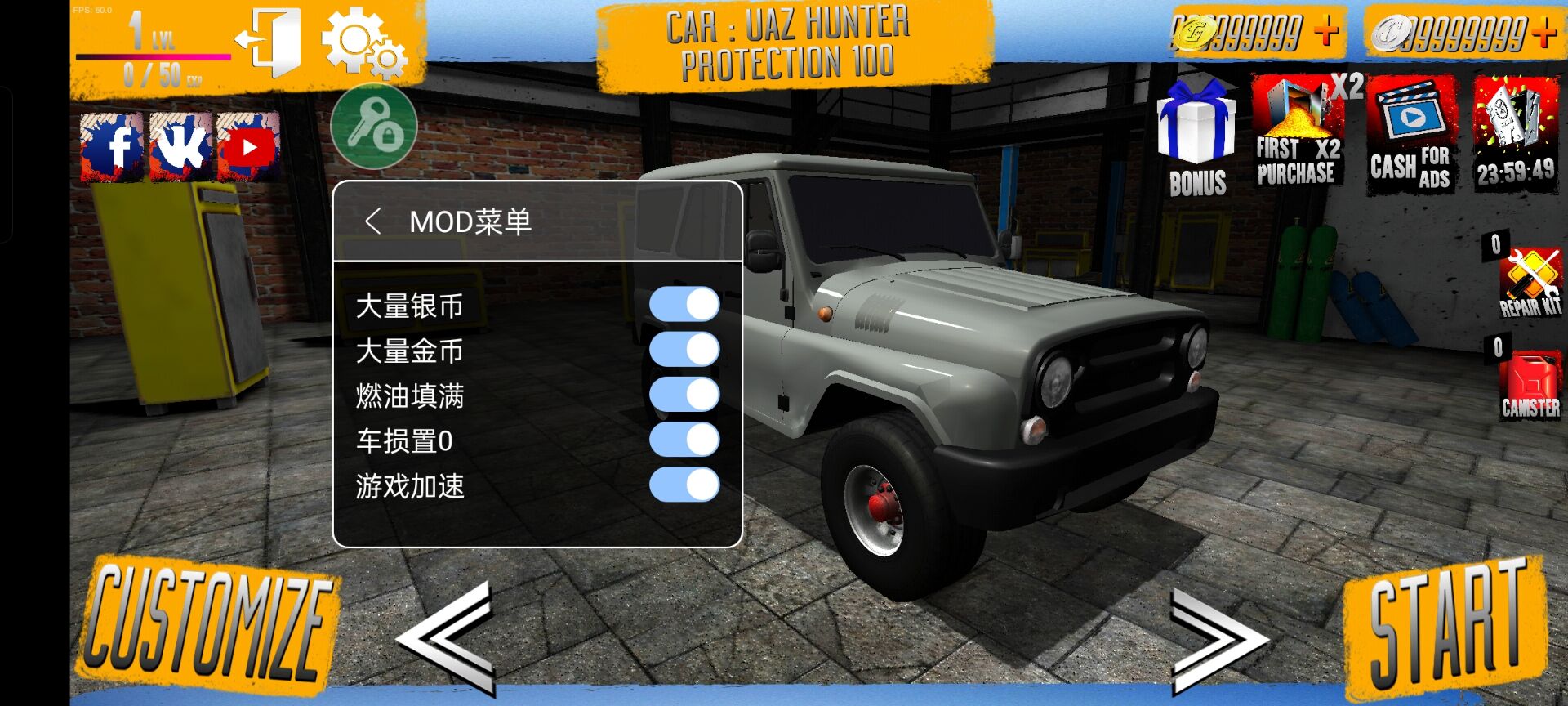Open the First Purchase X2 offer
Viewport: 1568px width, 706px height.
[1298, 131]
